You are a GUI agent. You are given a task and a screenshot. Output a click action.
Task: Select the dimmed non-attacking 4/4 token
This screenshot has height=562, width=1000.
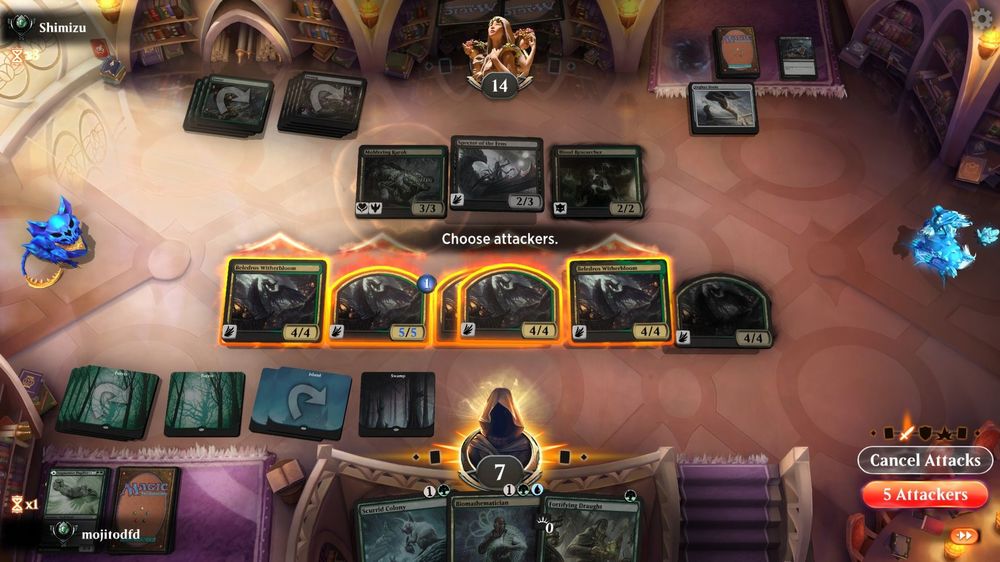724,311
